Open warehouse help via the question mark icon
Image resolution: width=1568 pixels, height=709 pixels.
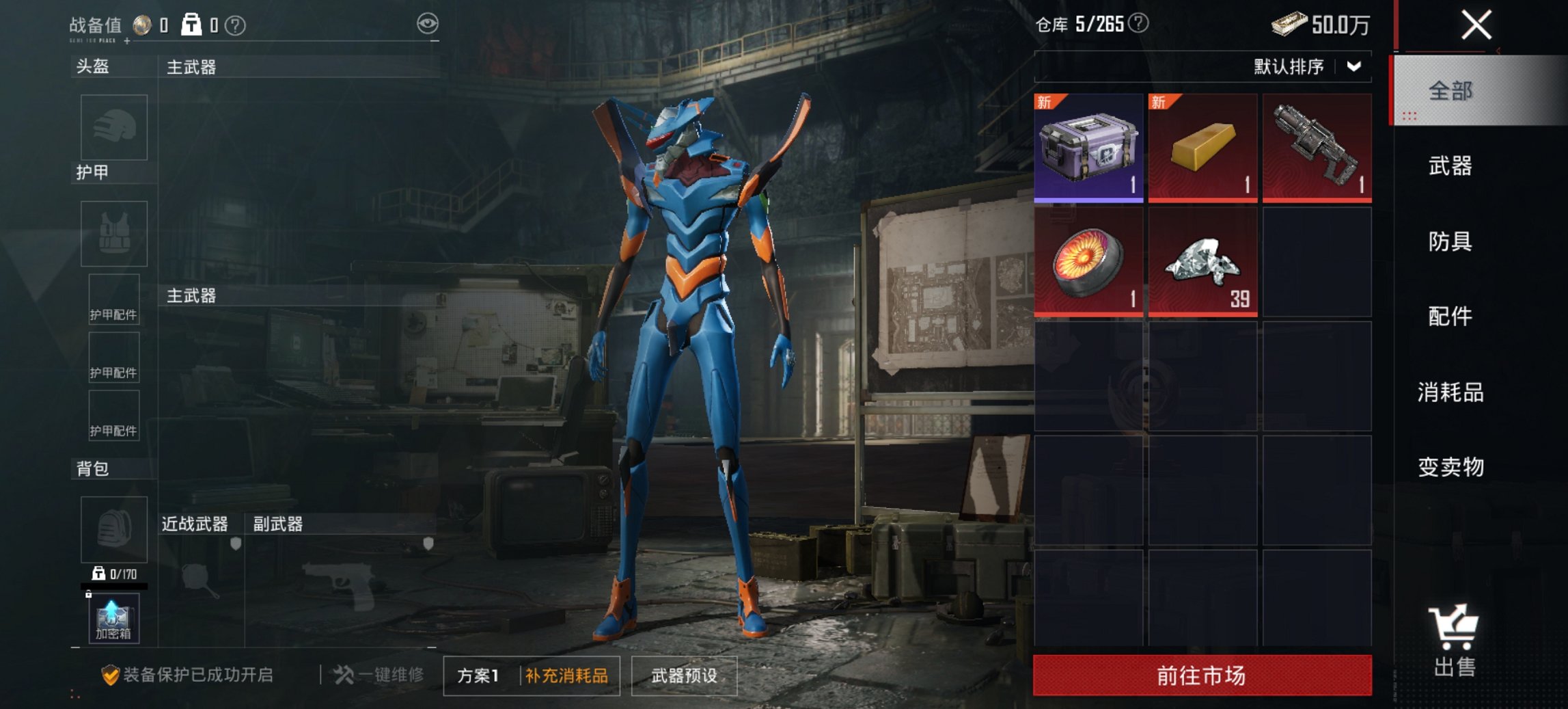tap(1138, 23)
